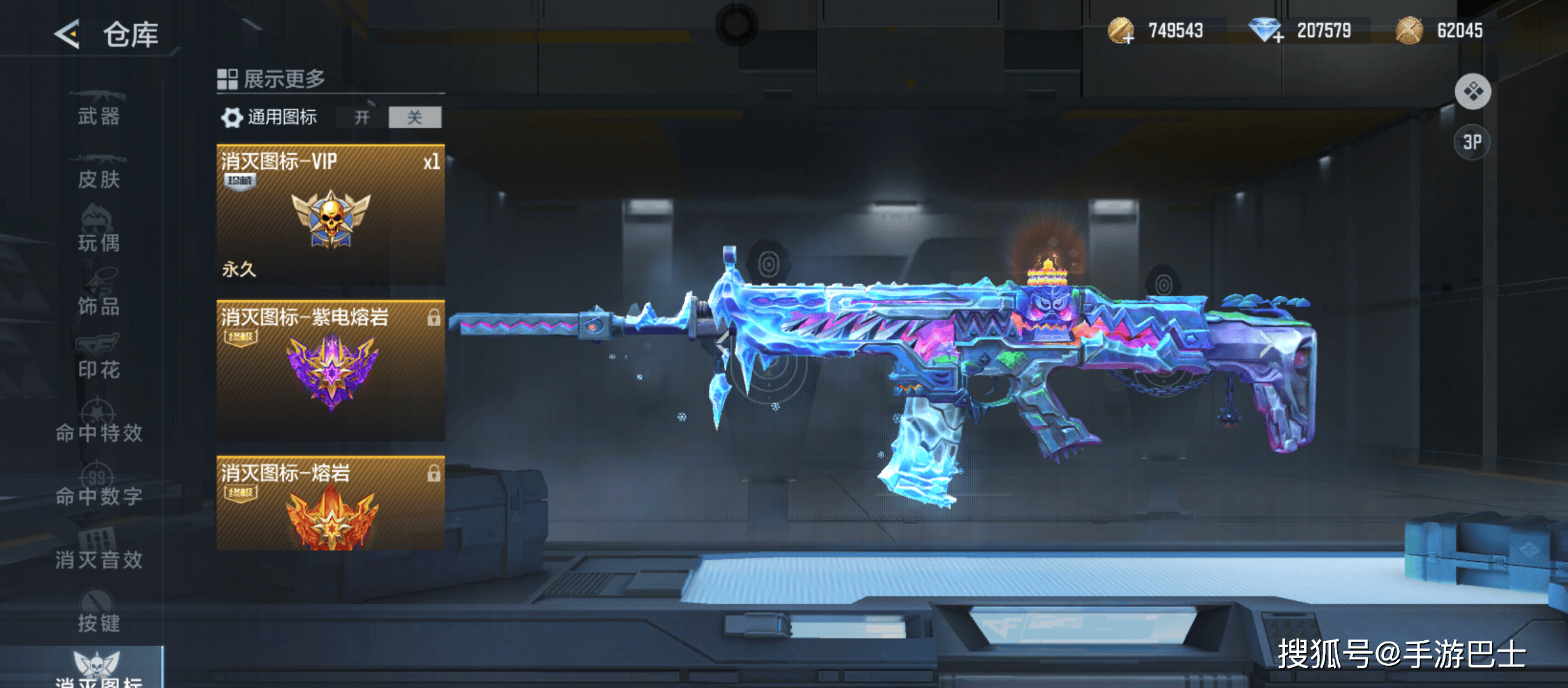Go back using the arrow beside 仓库
Screen dimensions: 1568x688
[x=68, y=34]
